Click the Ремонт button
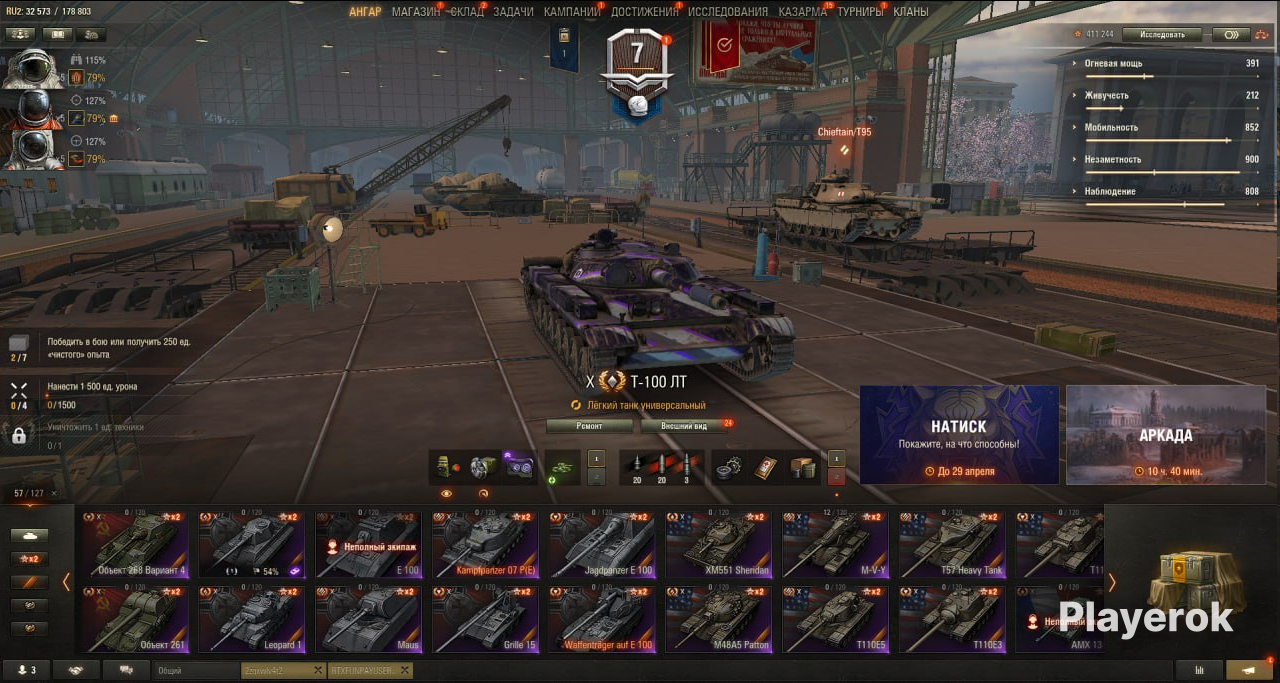Image resolution: width=1280 pixels, height=683 pixels. pos(590,426)
